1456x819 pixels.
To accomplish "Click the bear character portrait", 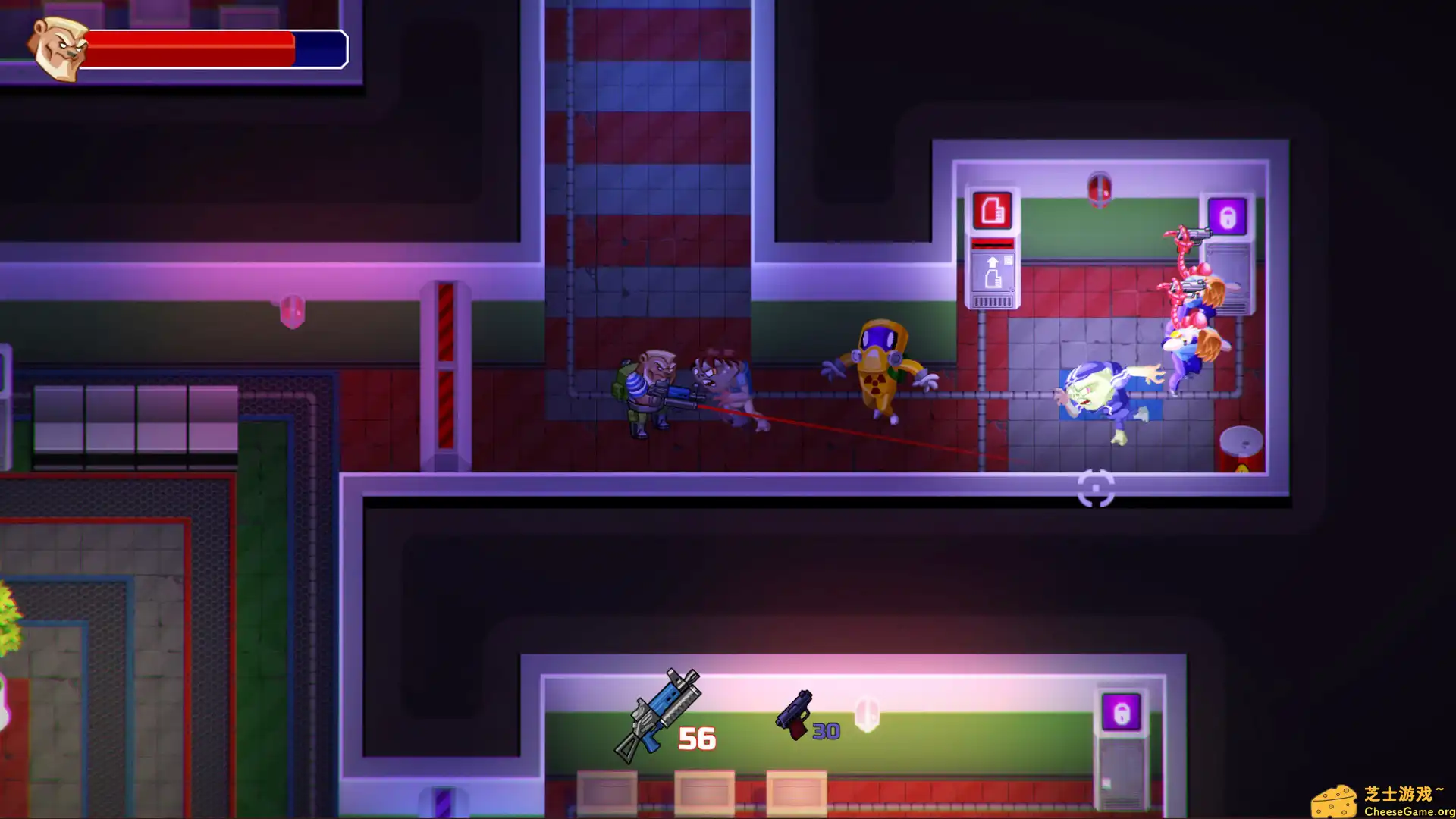I will [57, 47].
